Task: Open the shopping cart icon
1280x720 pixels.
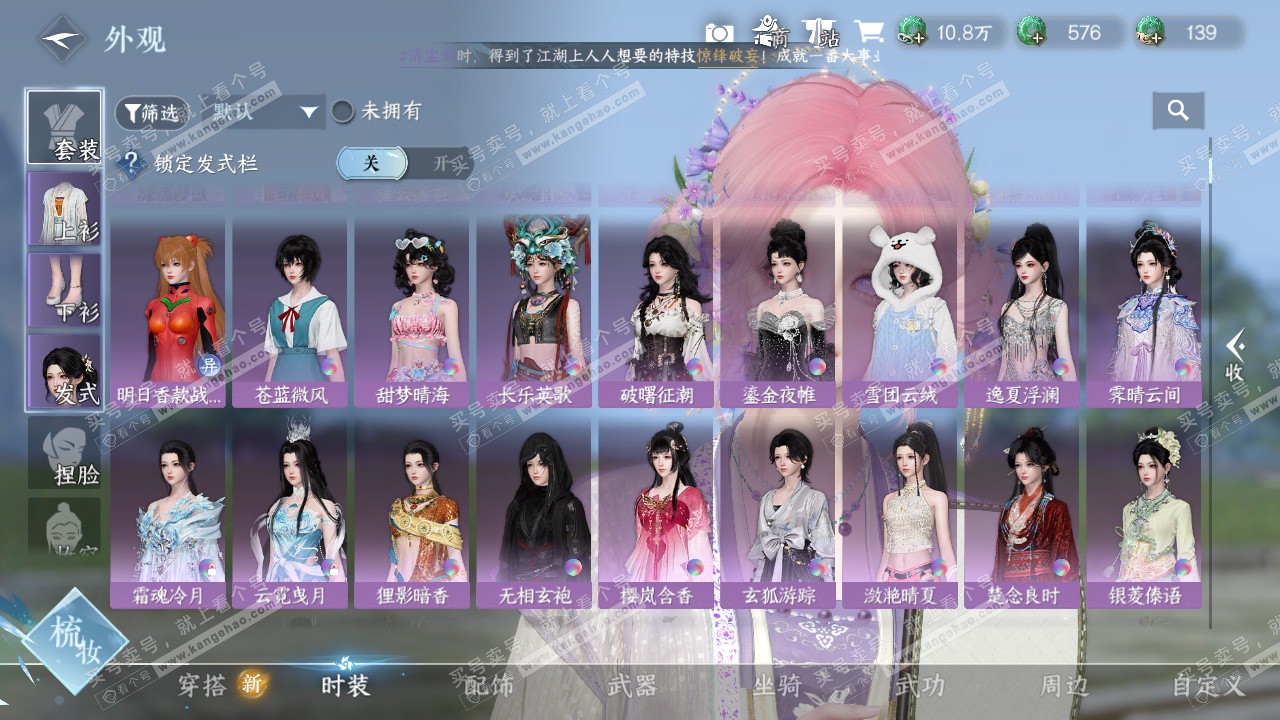Action: click(868, 32)
